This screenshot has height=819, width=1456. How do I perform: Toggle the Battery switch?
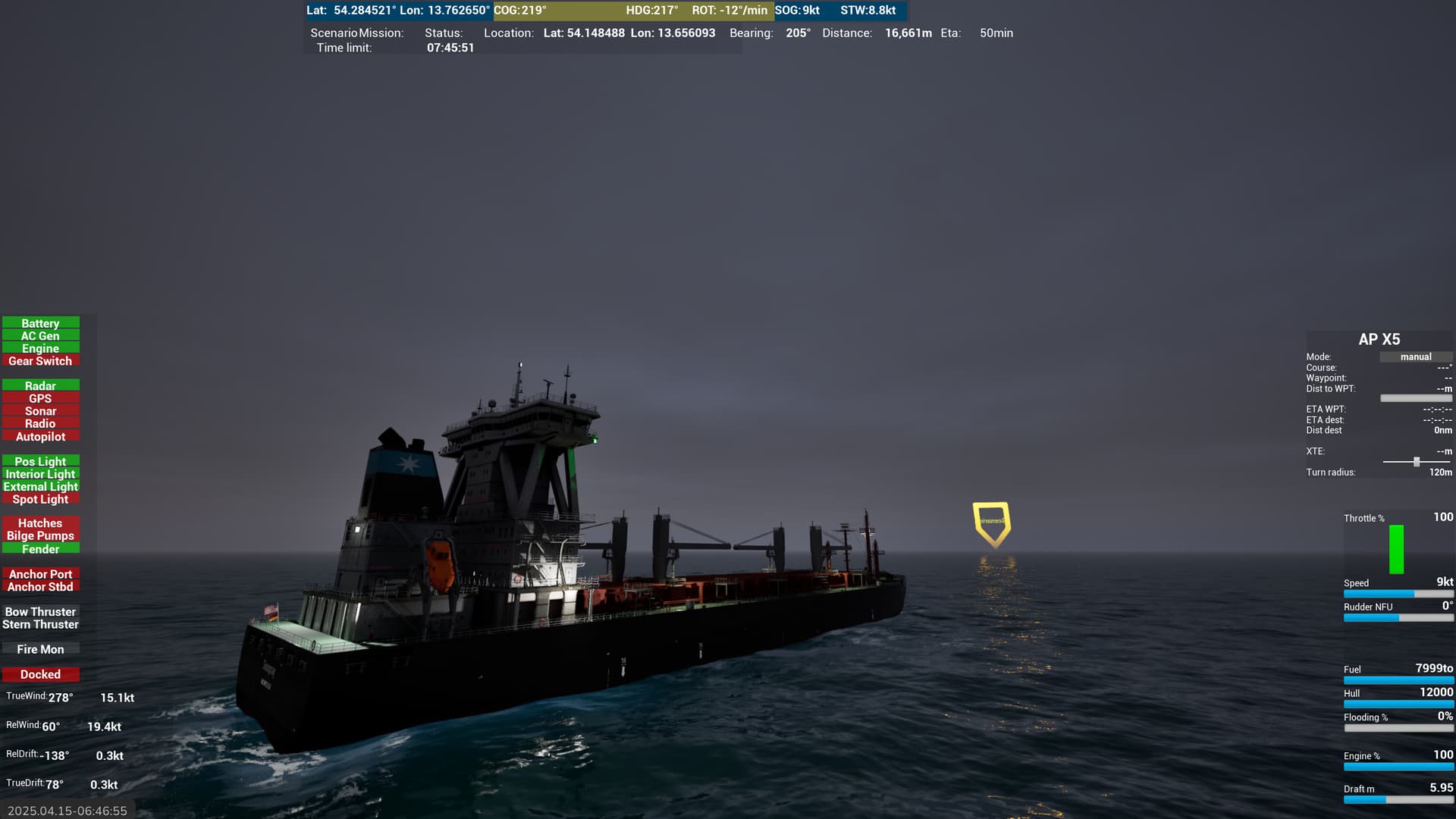(40, 323)
